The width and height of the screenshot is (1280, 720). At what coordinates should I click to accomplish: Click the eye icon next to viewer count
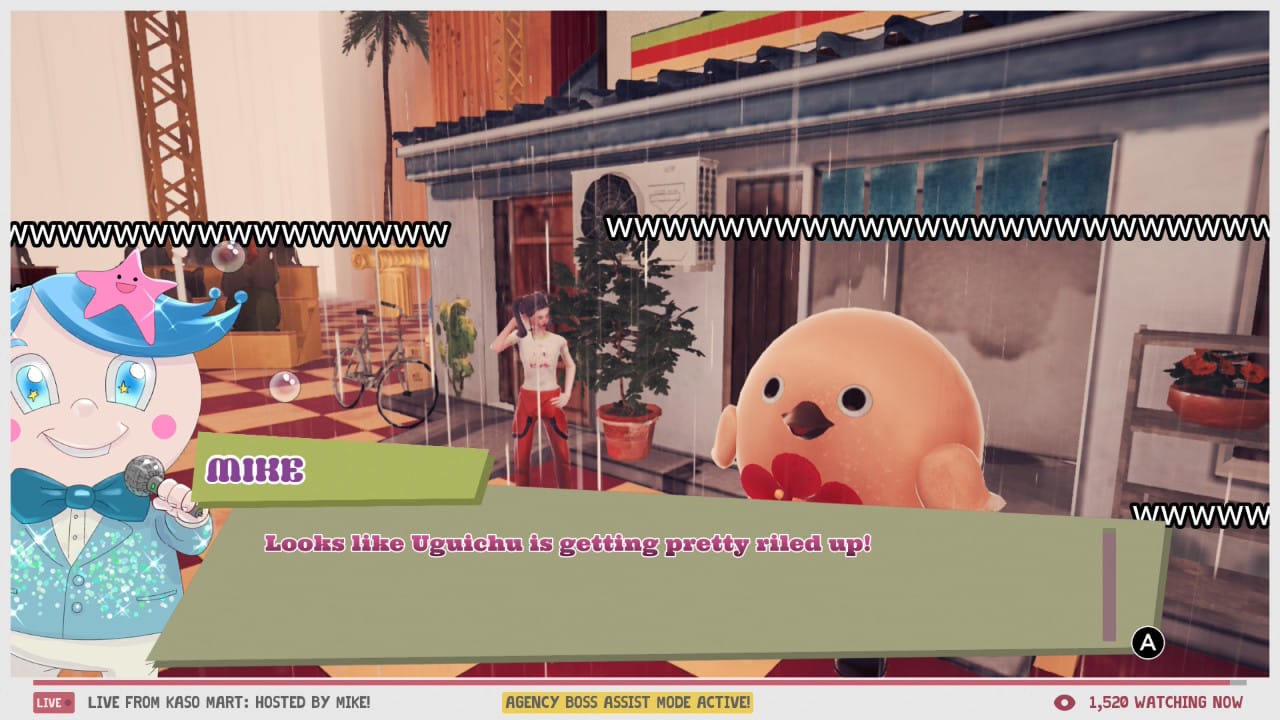click(1063, 702)
